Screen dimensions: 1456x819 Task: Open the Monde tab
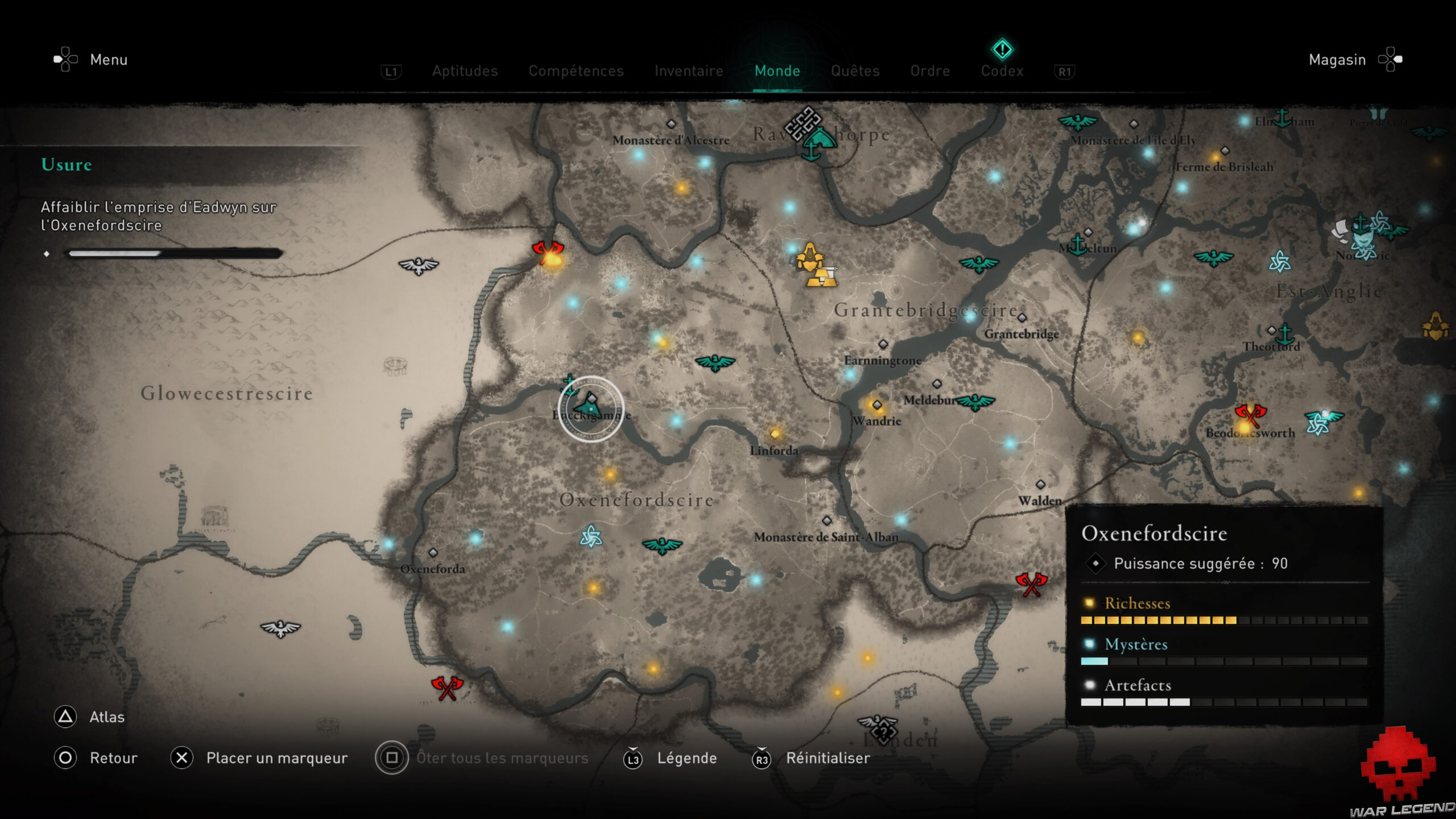coord(777,71)
